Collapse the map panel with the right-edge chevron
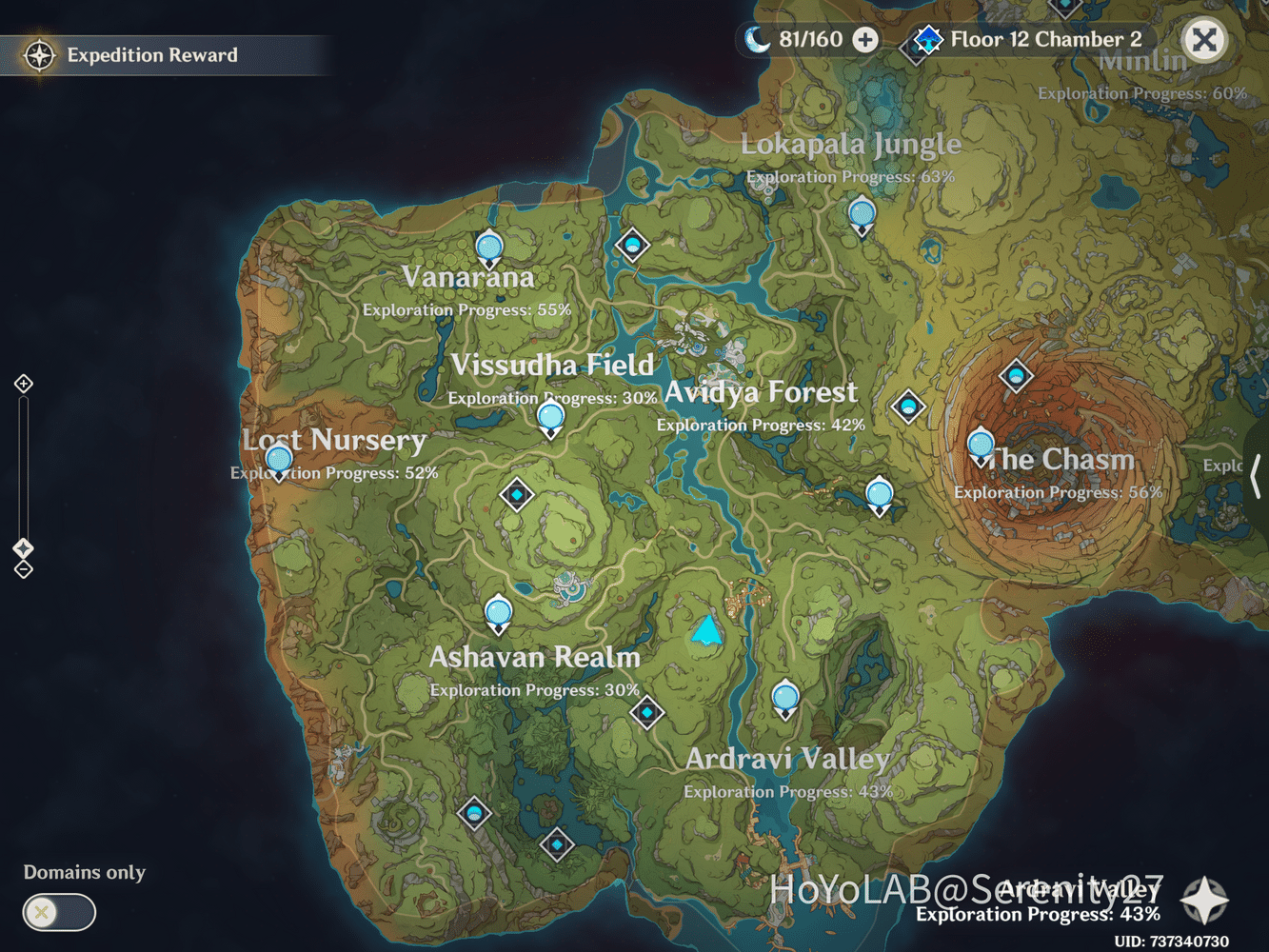 coord(1256,476)
